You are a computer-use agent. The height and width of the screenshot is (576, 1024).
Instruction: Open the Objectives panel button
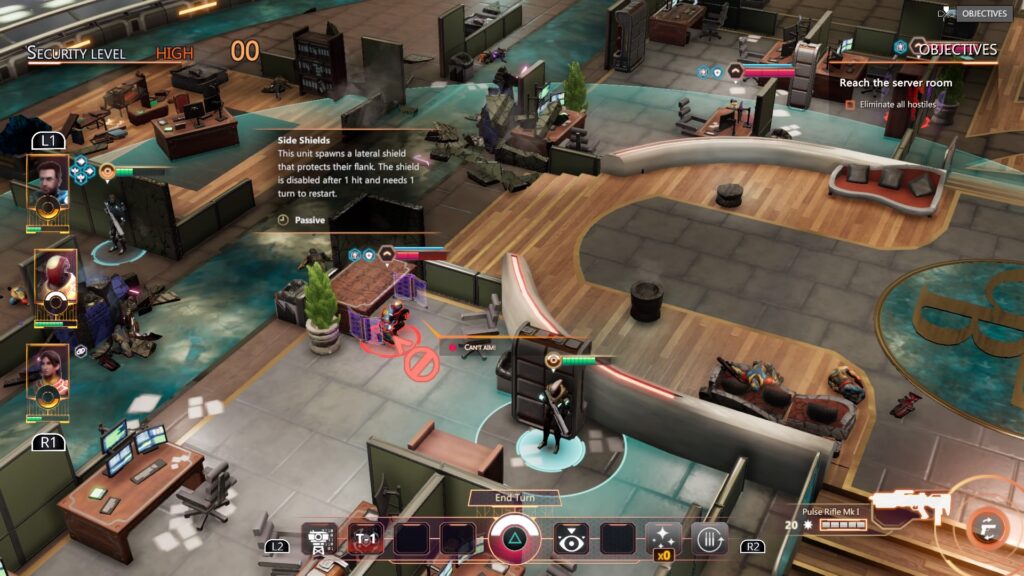point(983,14)
